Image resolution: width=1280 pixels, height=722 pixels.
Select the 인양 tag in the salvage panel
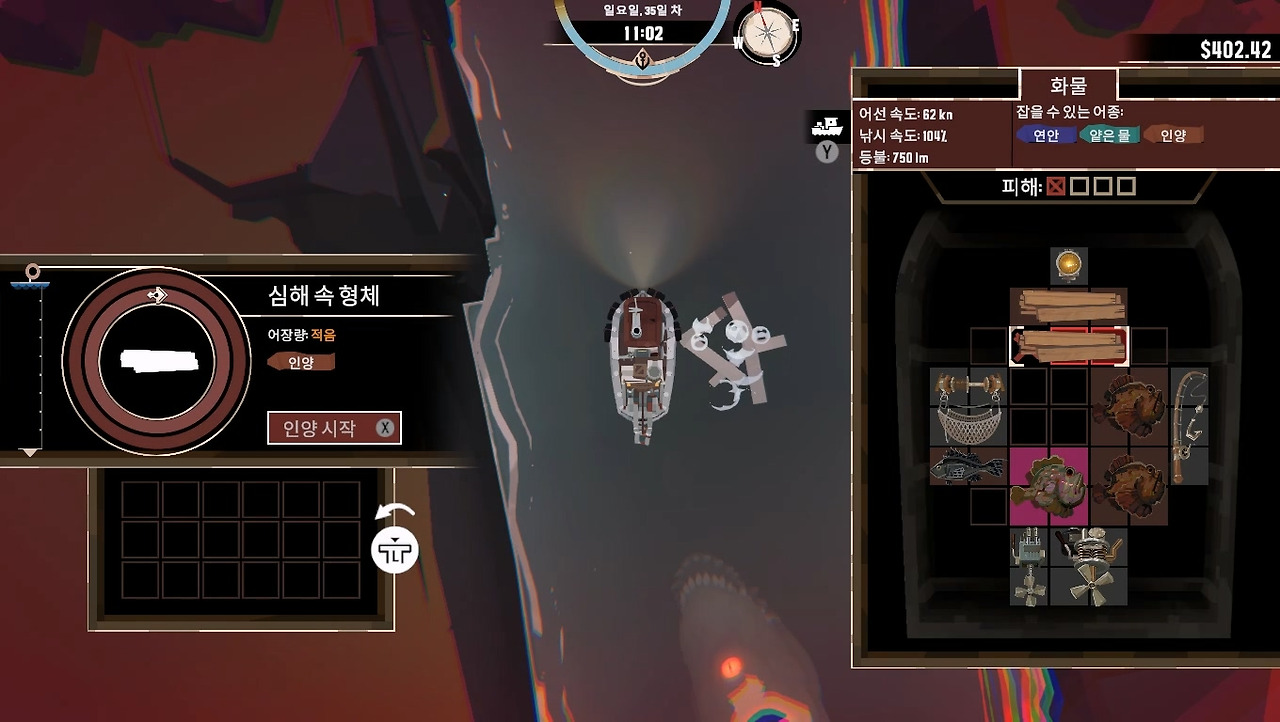(302, 362)
